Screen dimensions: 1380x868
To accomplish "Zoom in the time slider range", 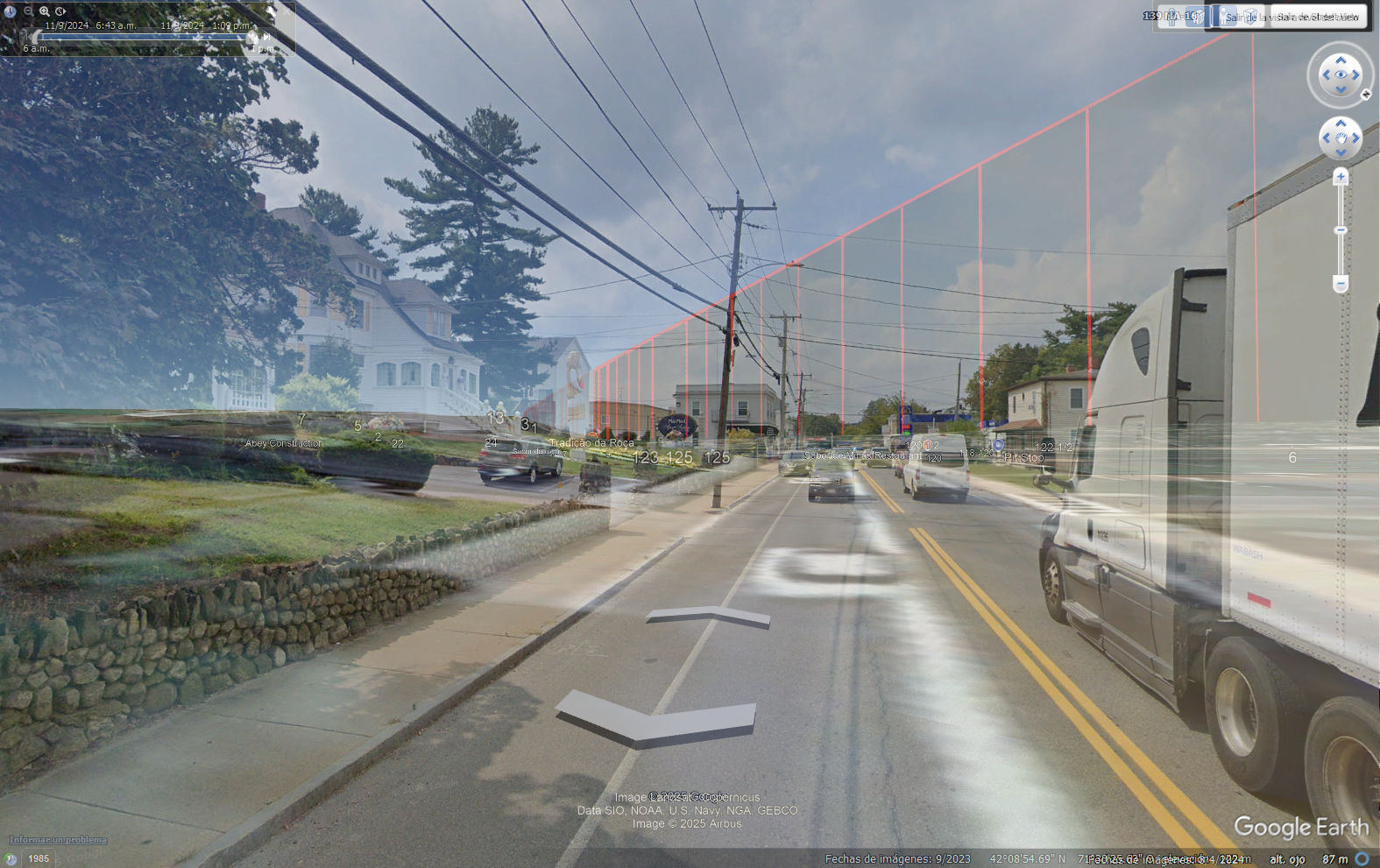I will coord(44,11).
